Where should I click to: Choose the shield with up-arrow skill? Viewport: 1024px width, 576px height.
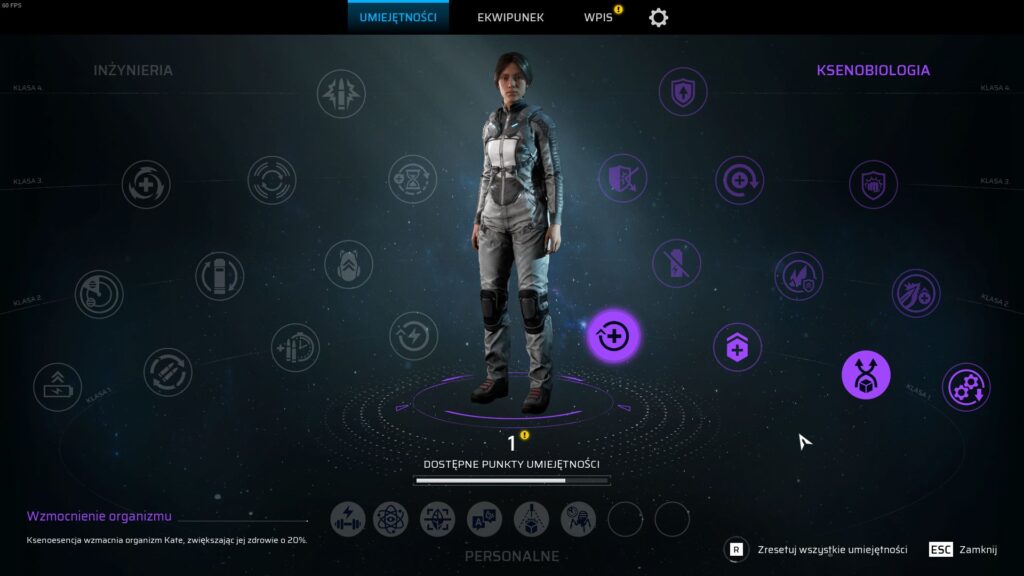click(683, 92)
